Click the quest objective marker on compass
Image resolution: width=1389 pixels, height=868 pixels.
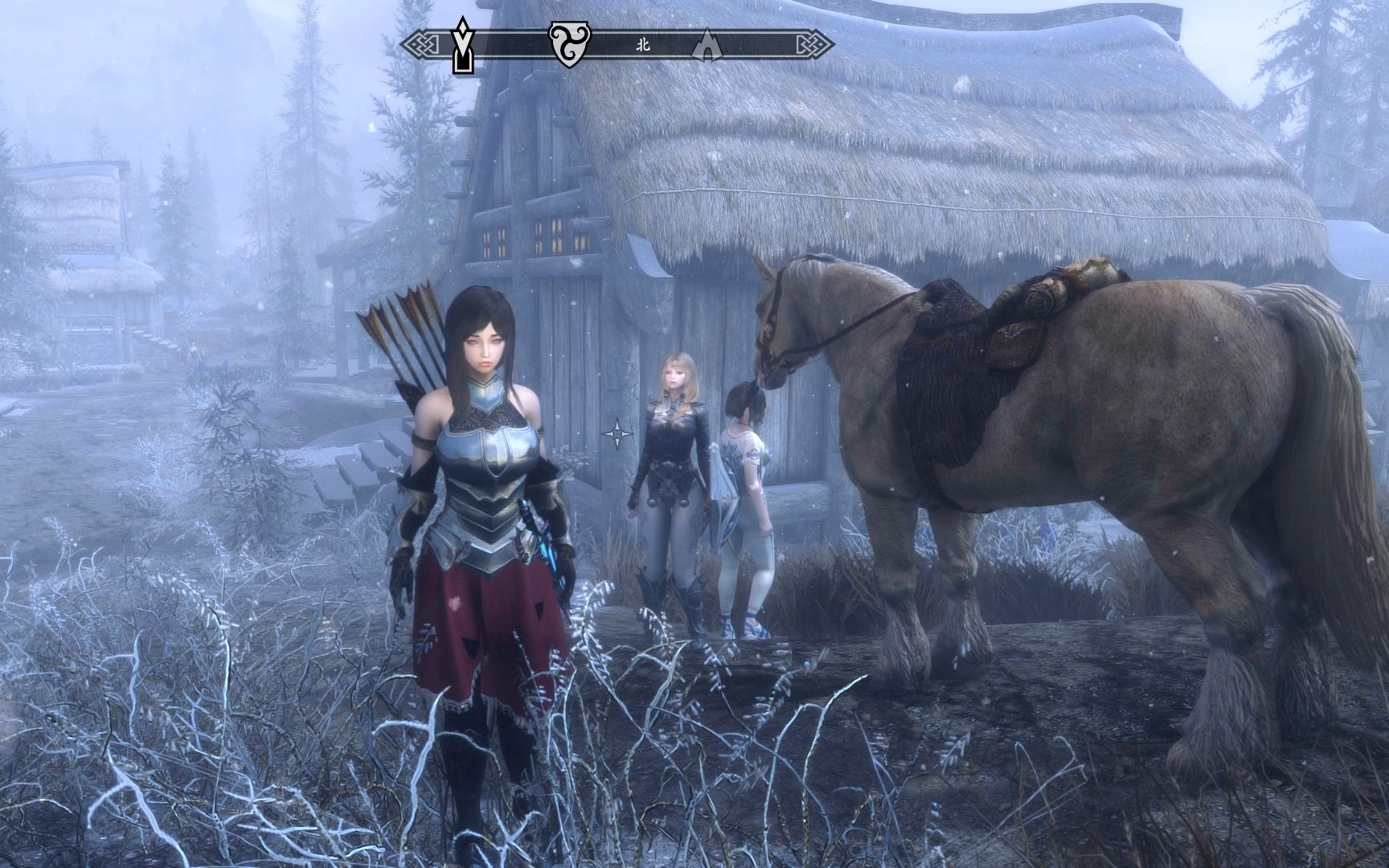pyautogui.click(x=462, y=44)
